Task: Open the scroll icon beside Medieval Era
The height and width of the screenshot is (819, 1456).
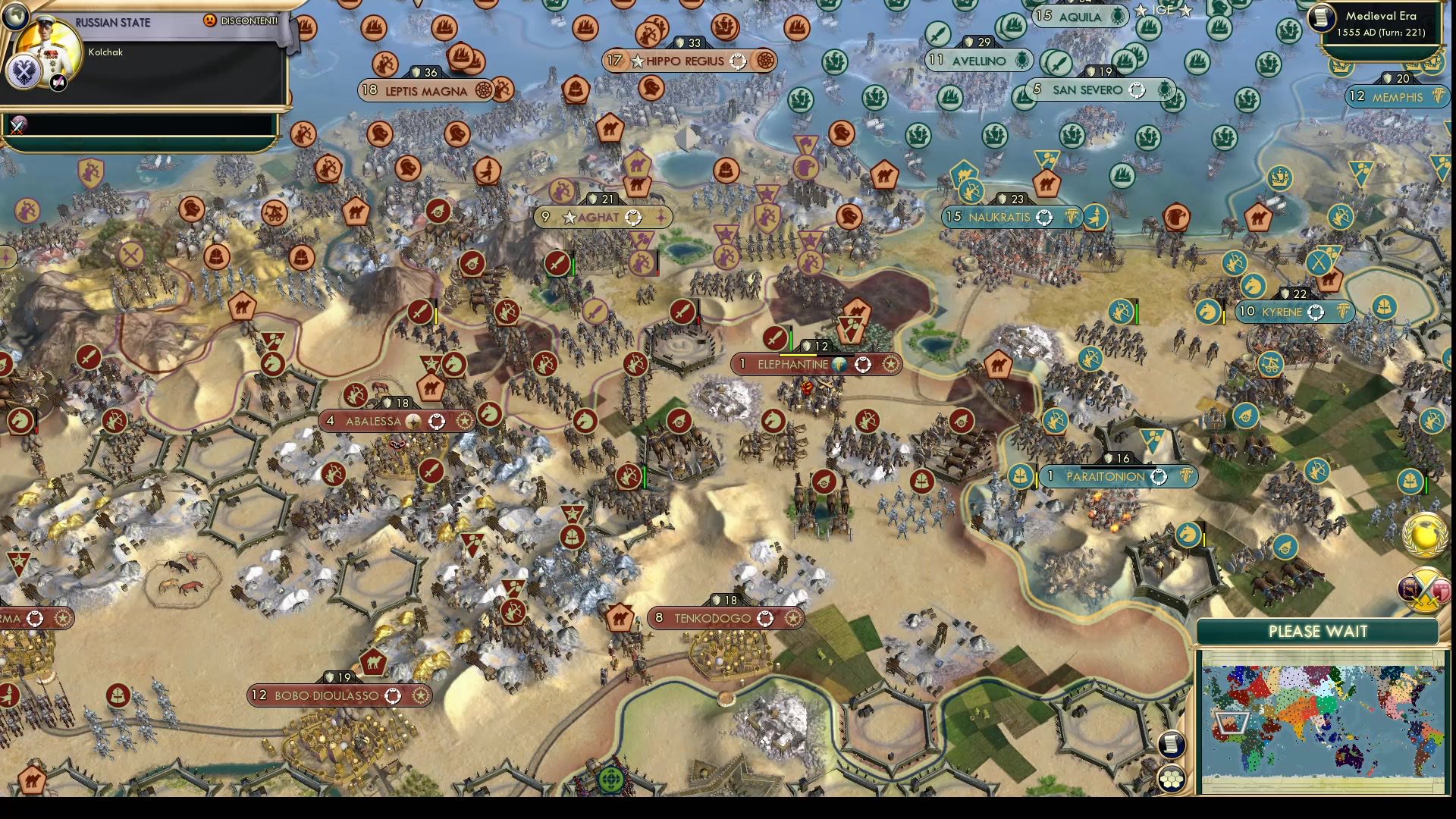Action: 1322,18
